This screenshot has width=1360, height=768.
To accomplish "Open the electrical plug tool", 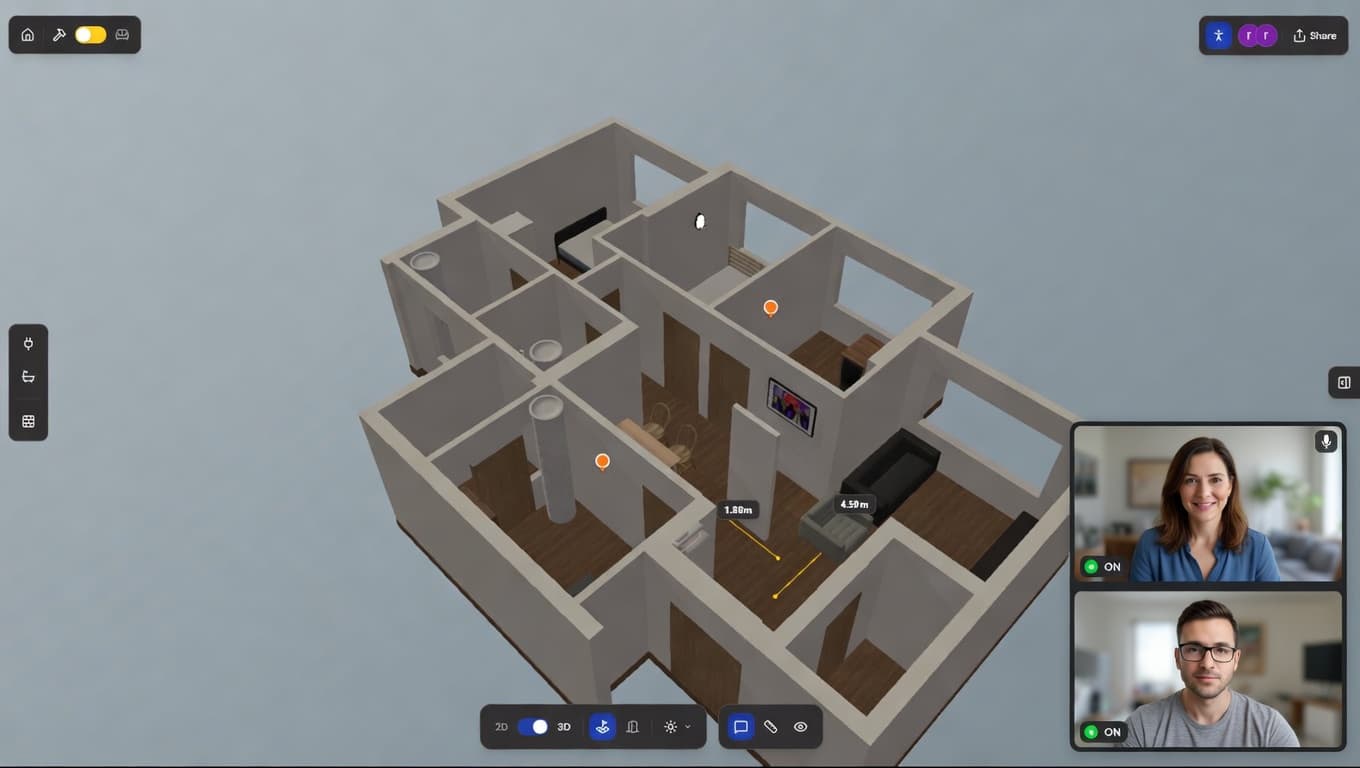I will [x=28, y=344].
